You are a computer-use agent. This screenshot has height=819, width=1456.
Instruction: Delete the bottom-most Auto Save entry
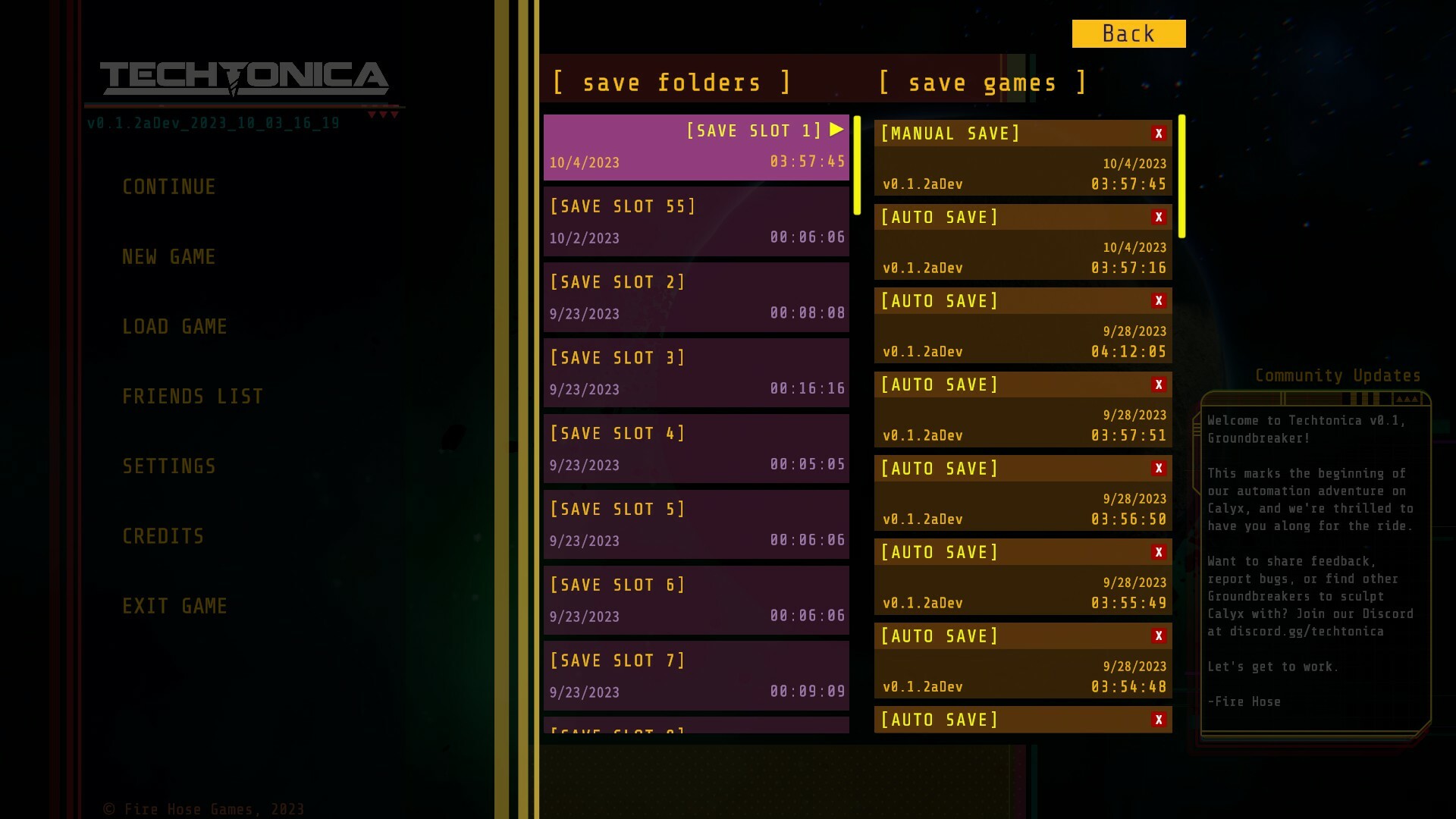pos(1159,719)
